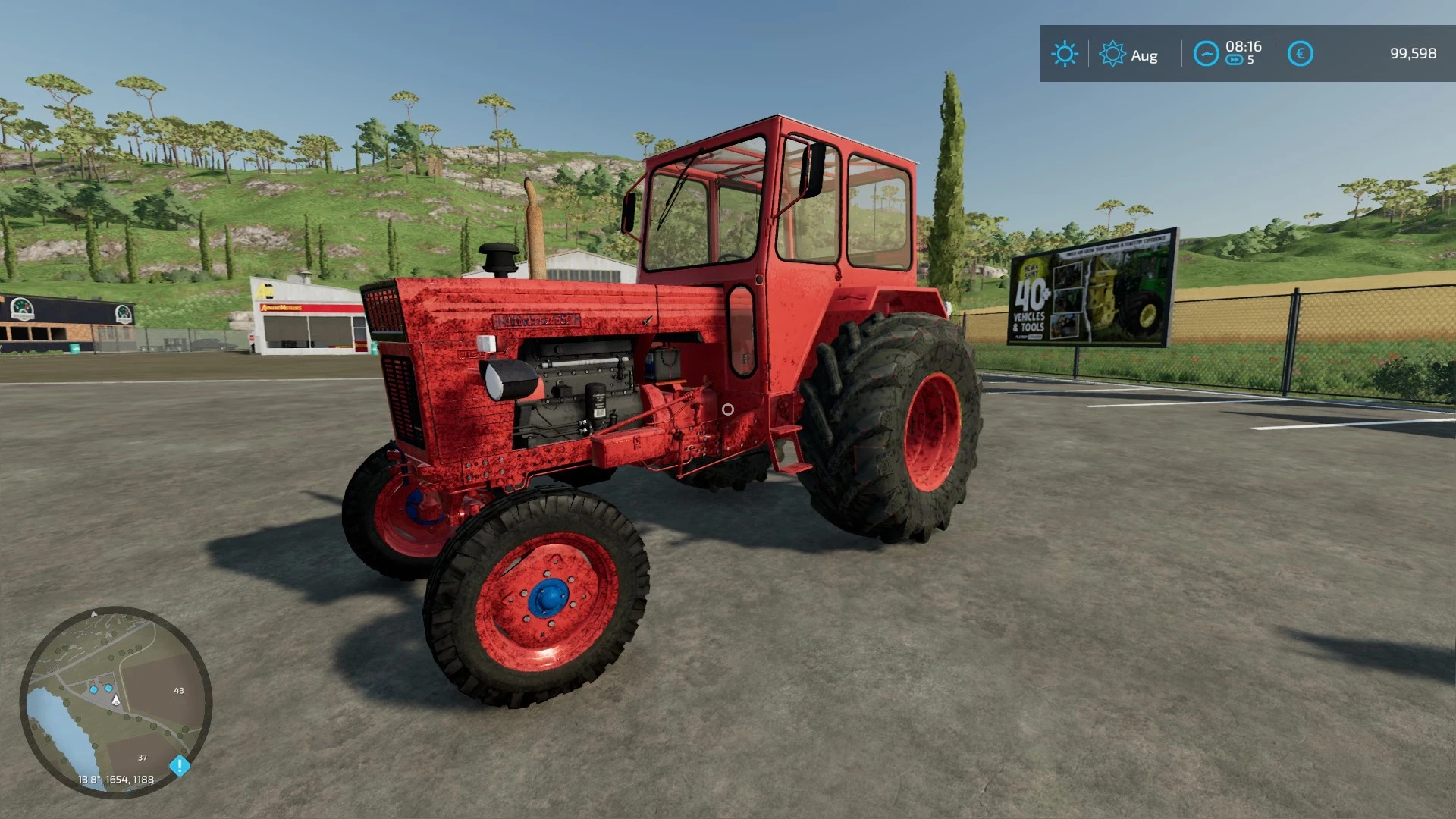1456x819 pixels.
Task: Click the north indicator on minimap rim
Action: coord(94,614)
